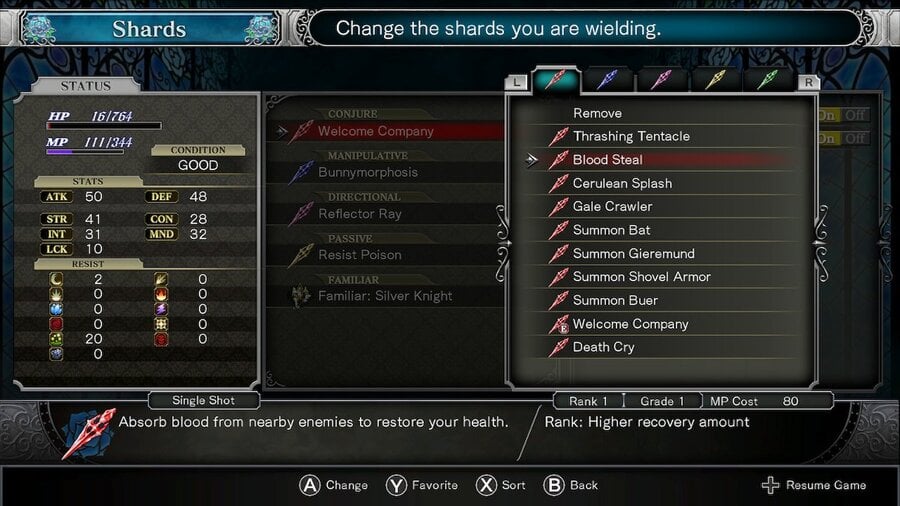Open the Passive slot with Resist Poison
The height and width of the screenshot is (506, 900).
pos(359,255)
